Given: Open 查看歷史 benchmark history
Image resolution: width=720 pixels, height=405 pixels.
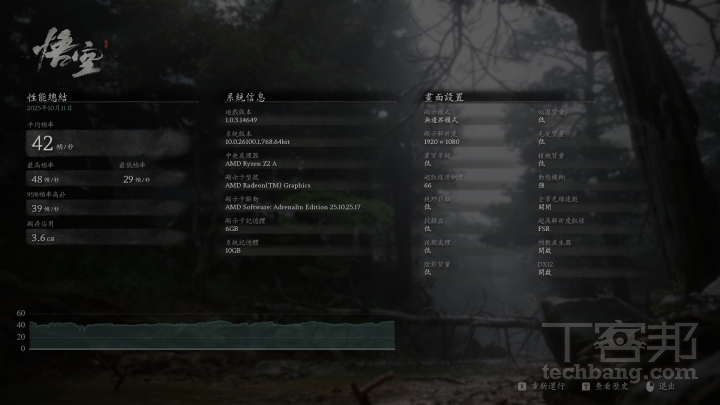Looking at the screenshot, I should (607, 385).
